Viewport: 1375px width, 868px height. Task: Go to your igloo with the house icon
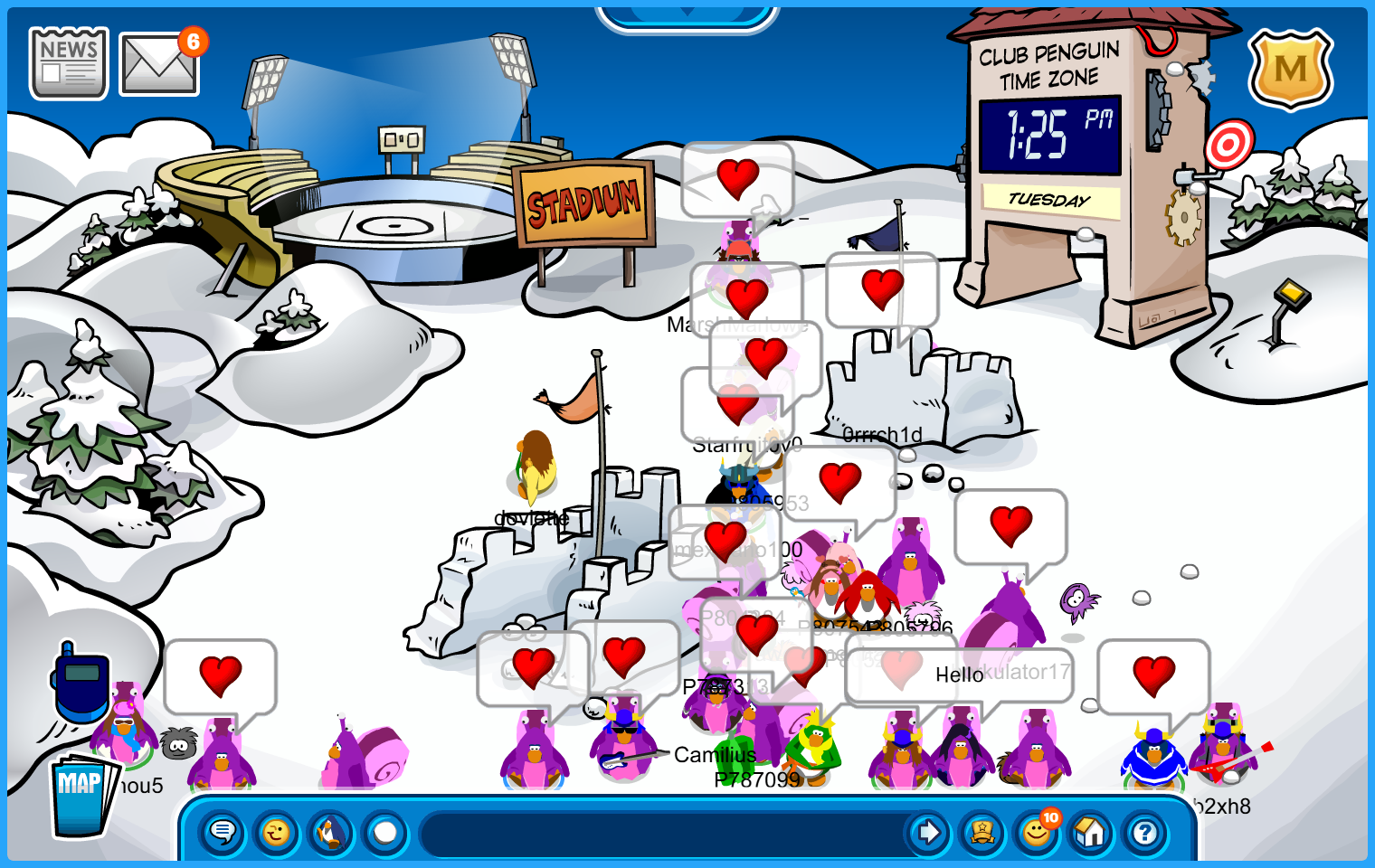(x=1091, y=832)
